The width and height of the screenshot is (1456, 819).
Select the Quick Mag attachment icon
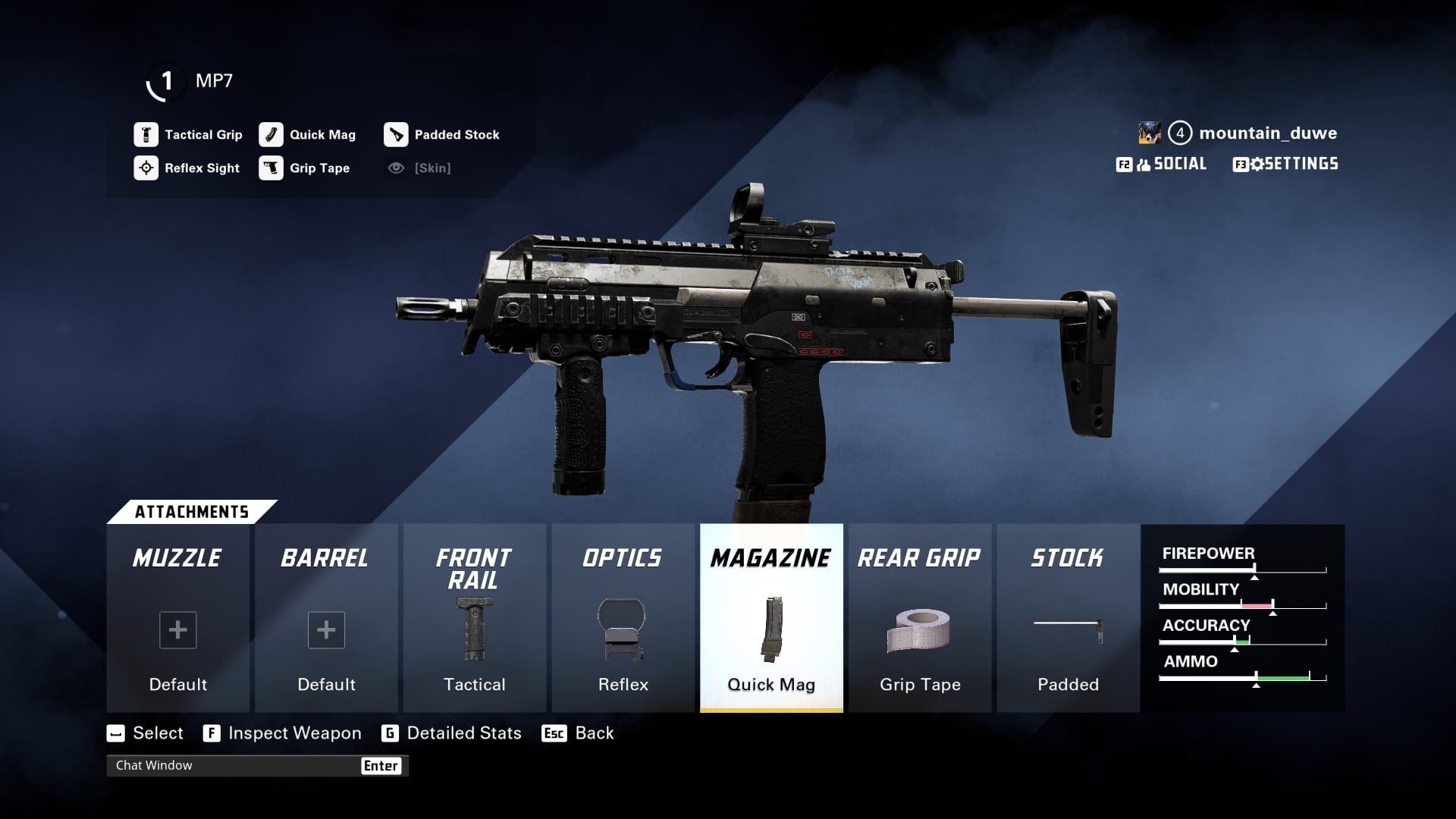coord(271,134)
